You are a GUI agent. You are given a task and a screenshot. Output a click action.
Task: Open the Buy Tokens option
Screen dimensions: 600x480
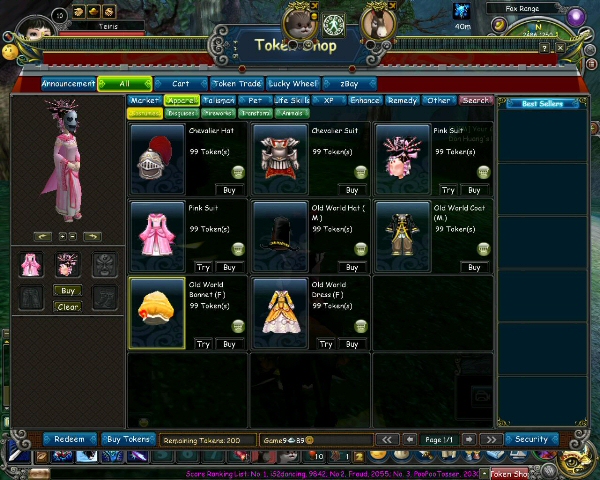127,439
